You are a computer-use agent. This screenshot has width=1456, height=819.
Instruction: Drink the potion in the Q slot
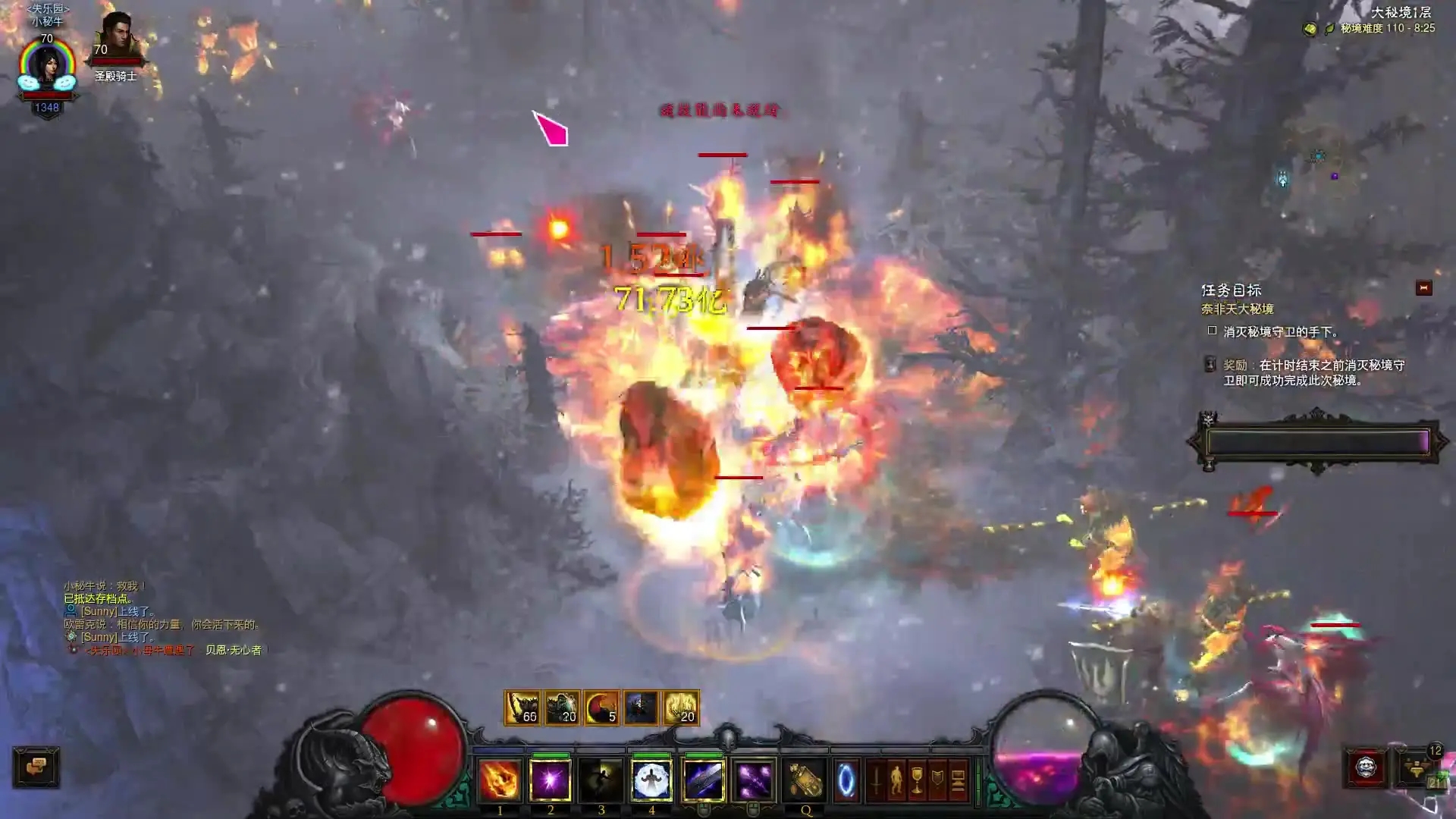[805, 780]
